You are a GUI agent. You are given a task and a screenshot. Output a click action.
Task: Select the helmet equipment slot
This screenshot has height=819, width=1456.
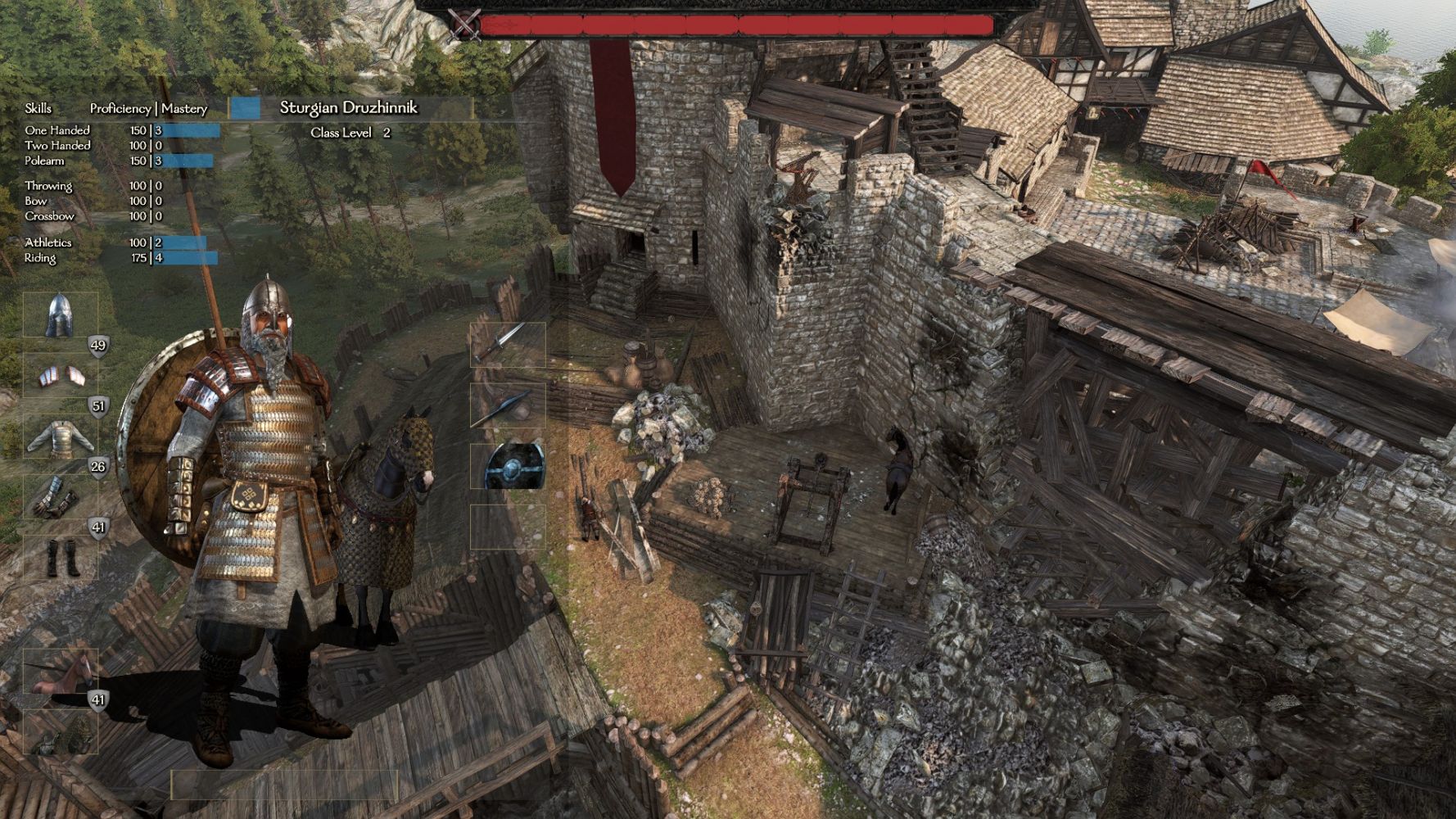click(60, 315)
